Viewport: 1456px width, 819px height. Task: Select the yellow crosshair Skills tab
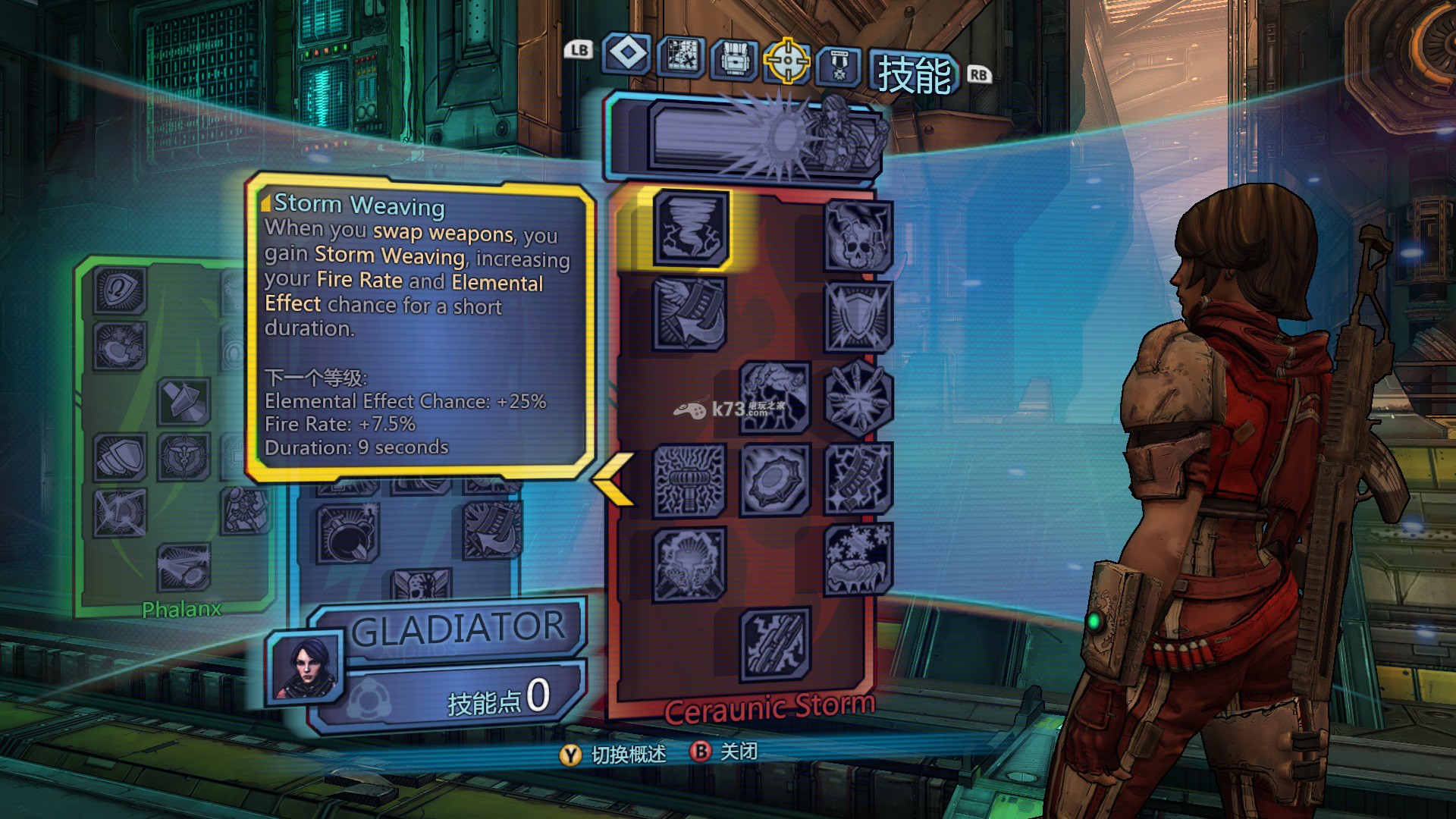pyautogui.click(x=786, y=61)
